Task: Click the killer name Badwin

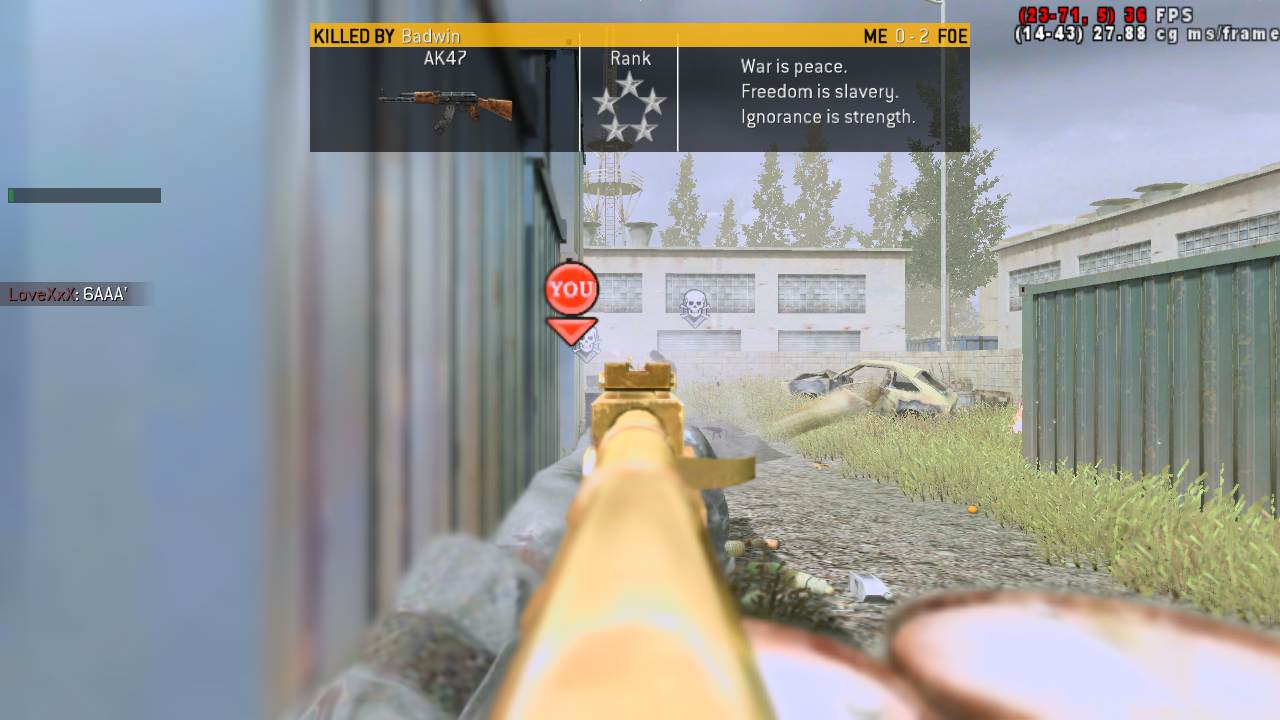Action: pyautogui.click(x=430, y=37)
